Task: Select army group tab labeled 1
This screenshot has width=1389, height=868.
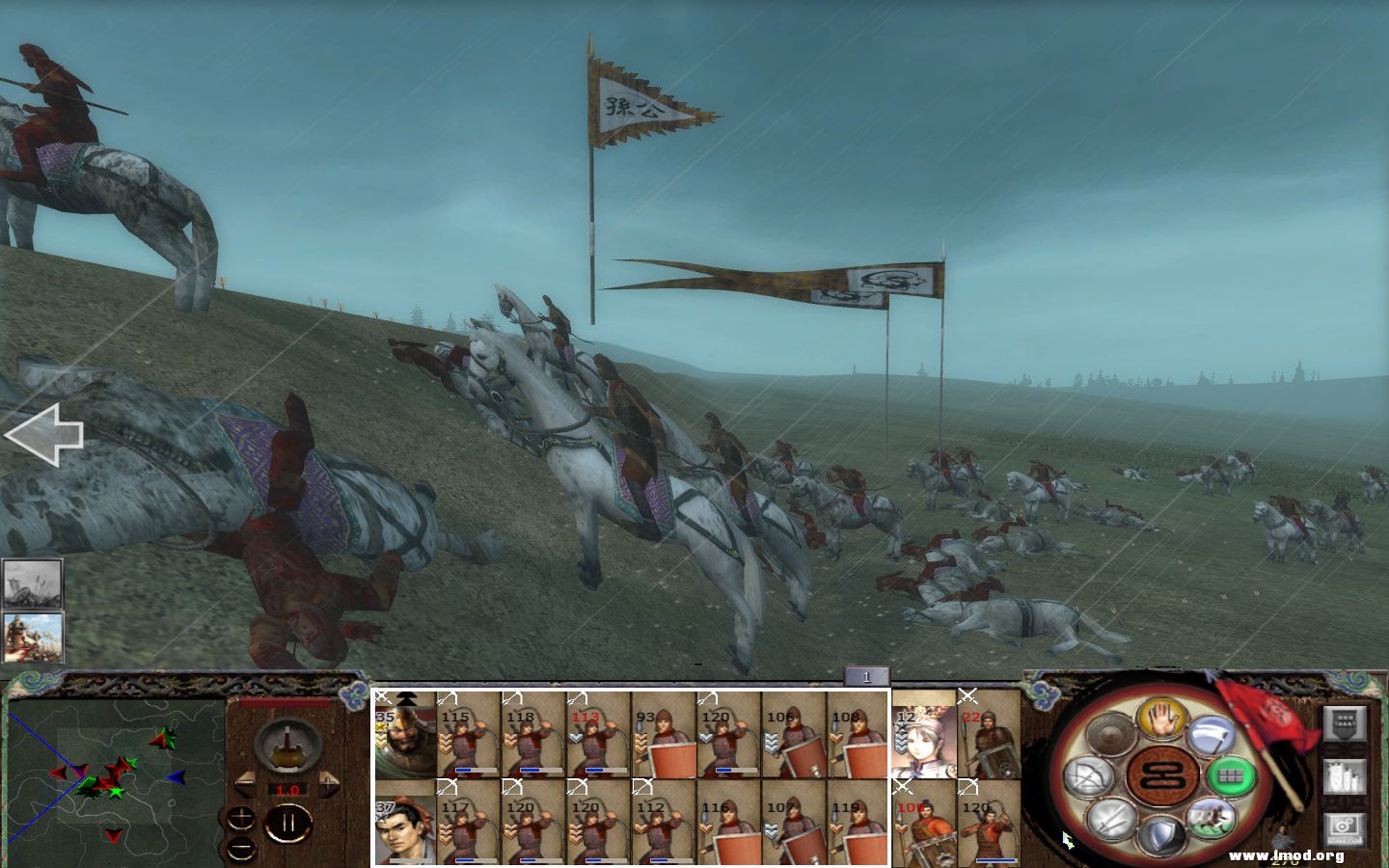Action: coord(868,677)
